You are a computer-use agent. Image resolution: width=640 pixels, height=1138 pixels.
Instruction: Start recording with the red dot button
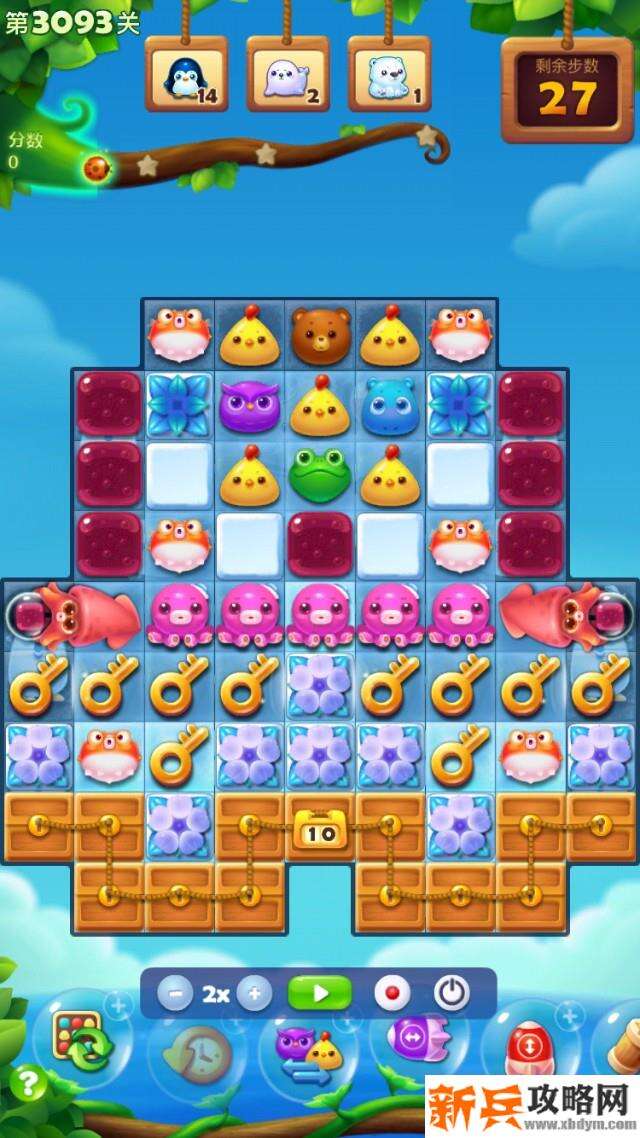pos(392,994)
